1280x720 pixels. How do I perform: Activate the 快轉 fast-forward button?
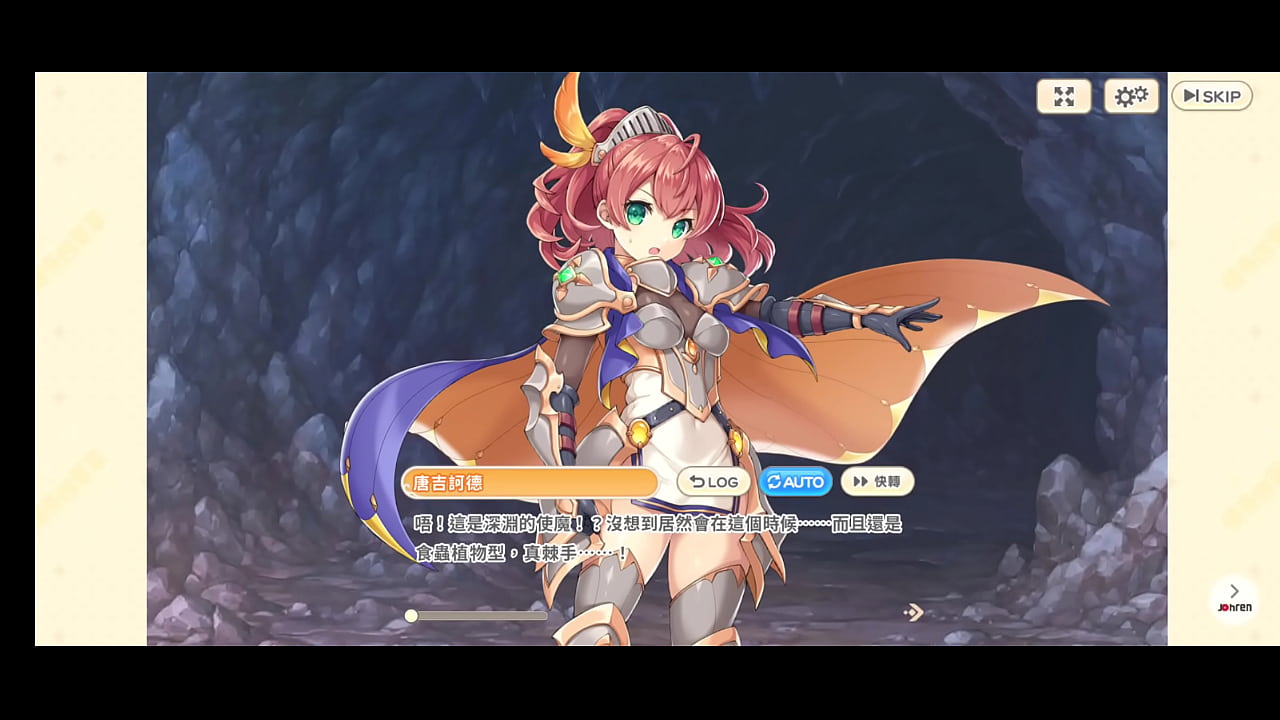tap(877, 482)
